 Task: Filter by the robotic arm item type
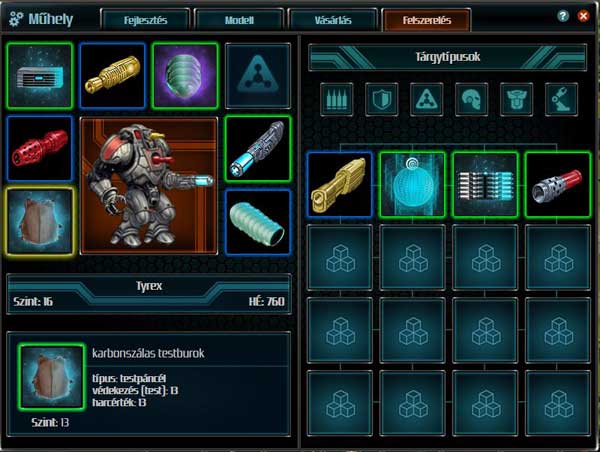[562, 98]
